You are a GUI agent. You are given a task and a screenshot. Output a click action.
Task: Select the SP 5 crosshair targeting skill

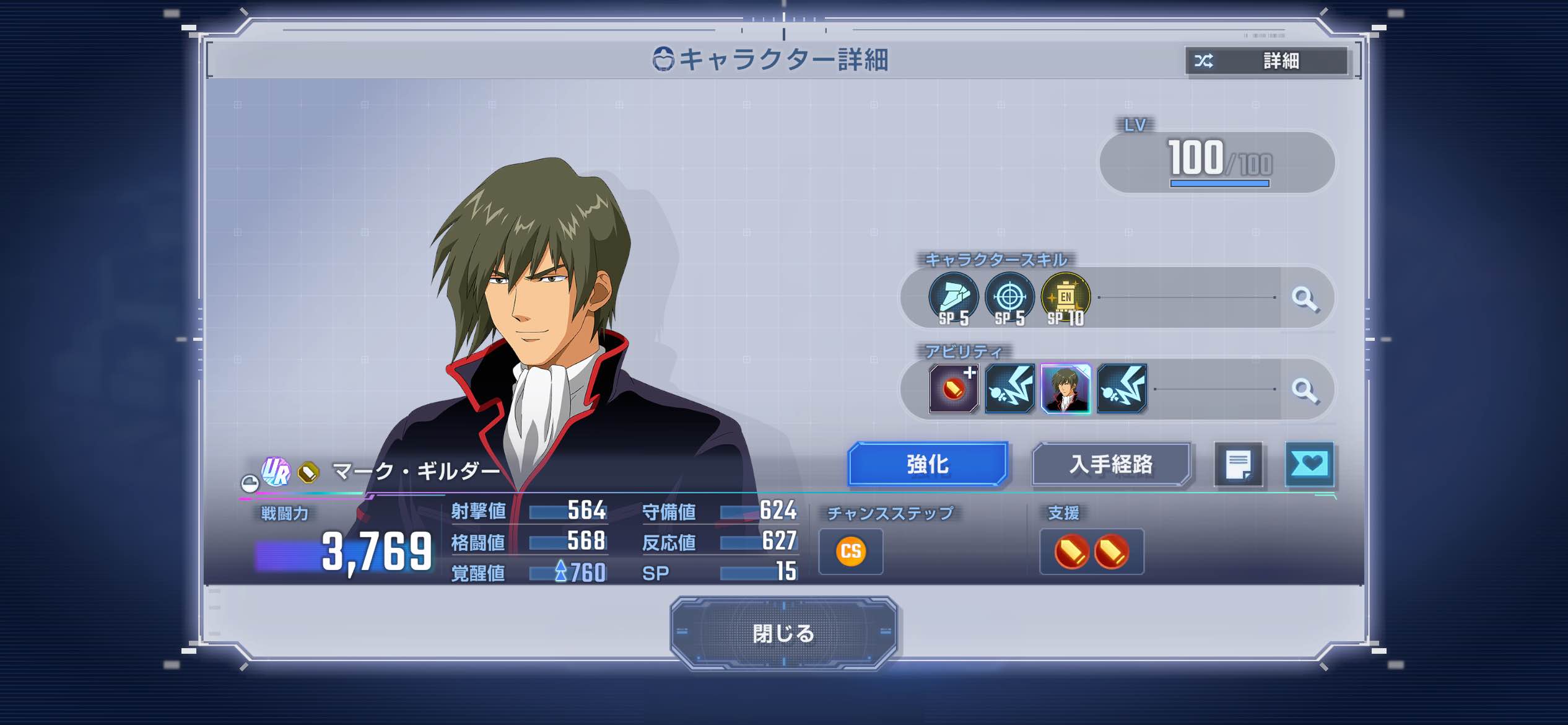1009,298
